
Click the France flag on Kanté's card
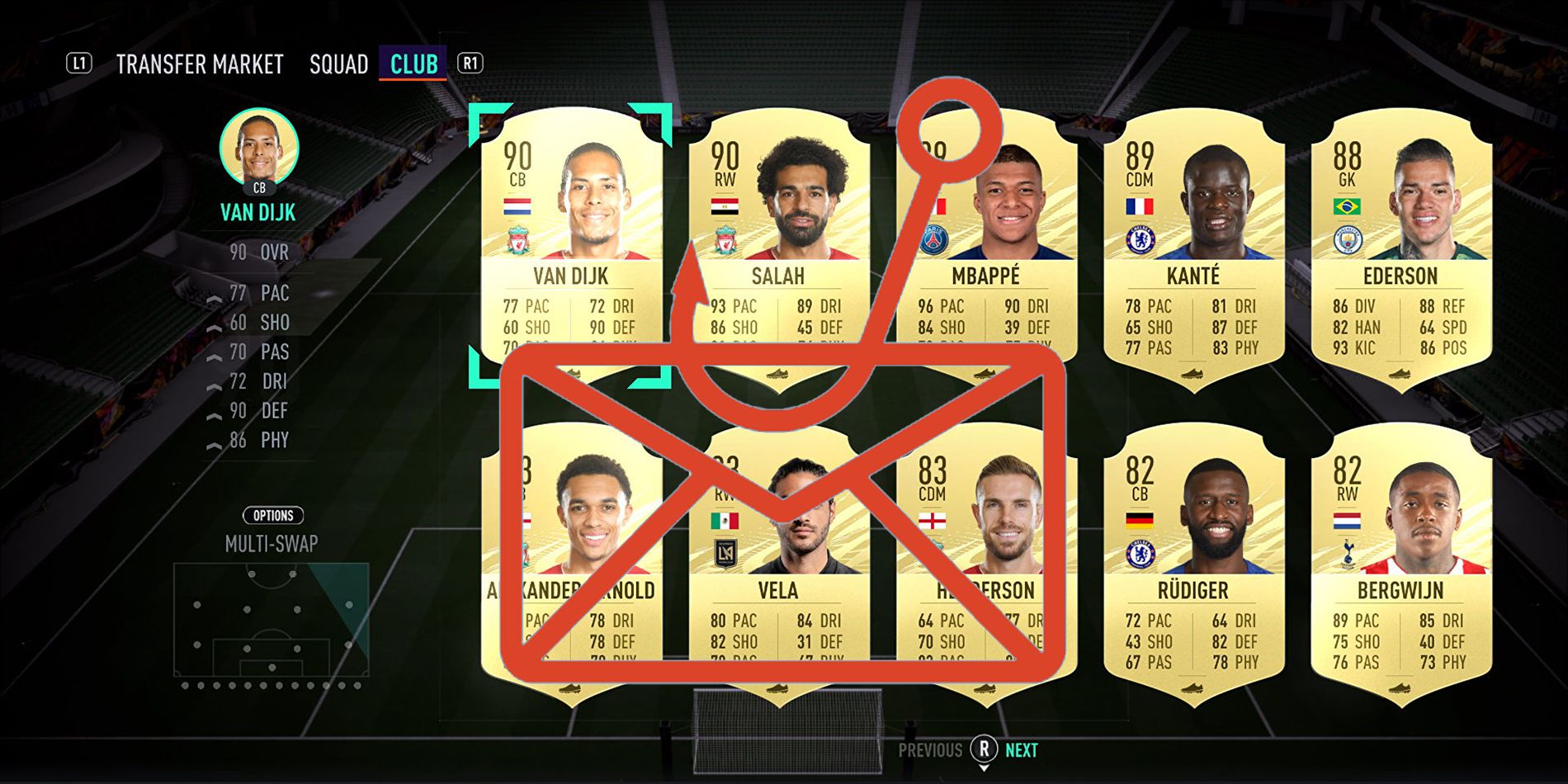1140,205
